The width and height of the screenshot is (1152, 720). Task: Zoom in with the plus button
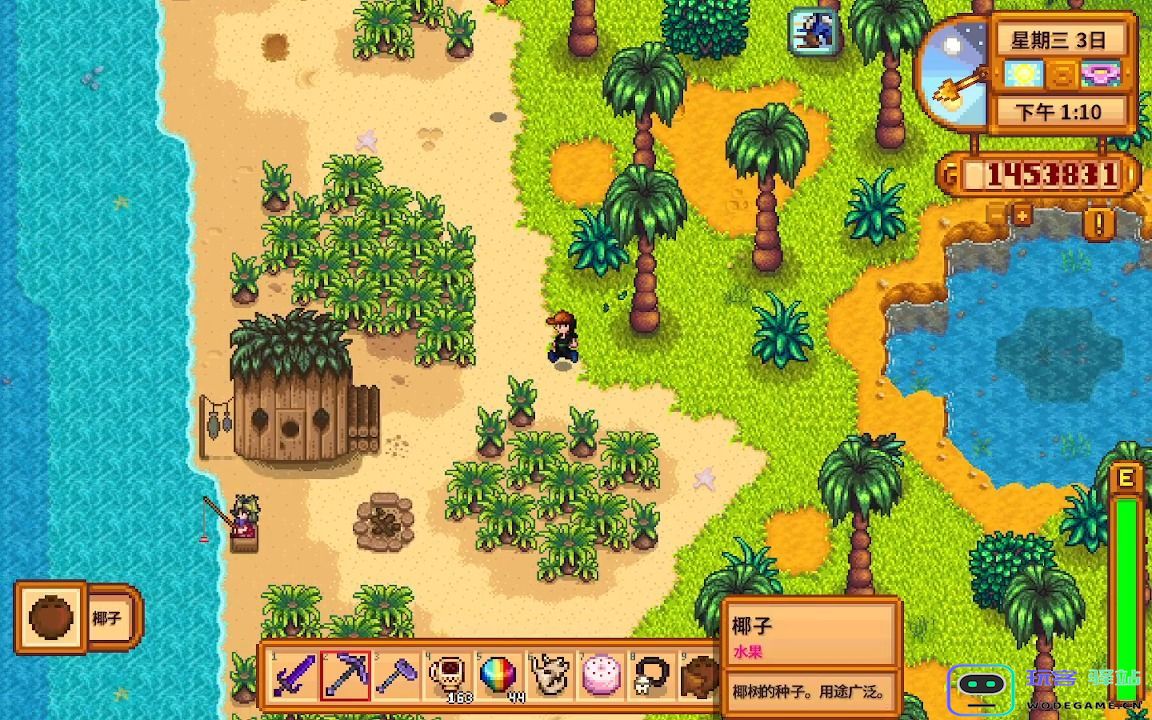click(1022, 214)
